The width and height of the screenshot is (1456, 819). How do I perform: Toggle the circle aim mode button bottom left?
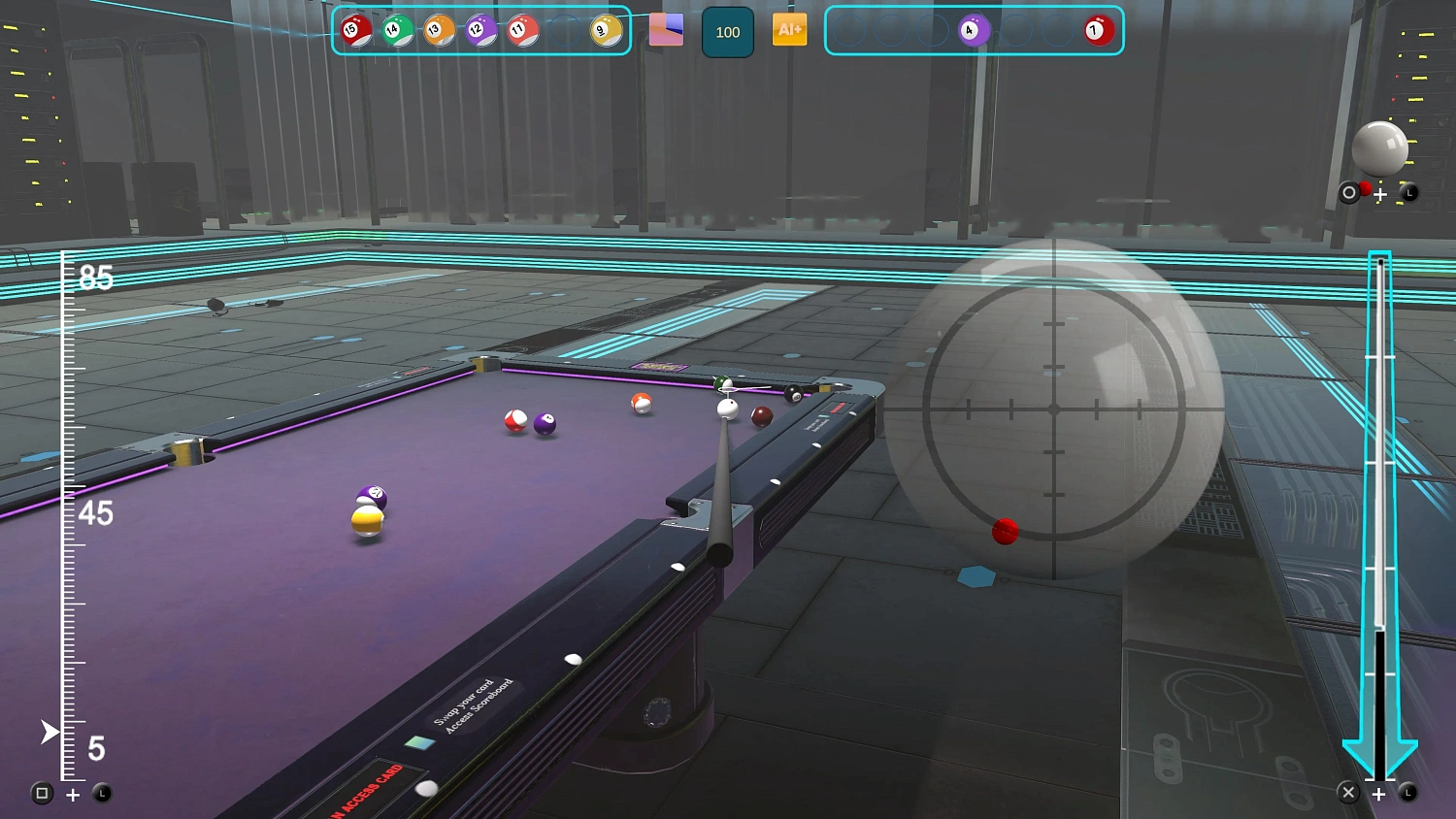tap(43, 794)
